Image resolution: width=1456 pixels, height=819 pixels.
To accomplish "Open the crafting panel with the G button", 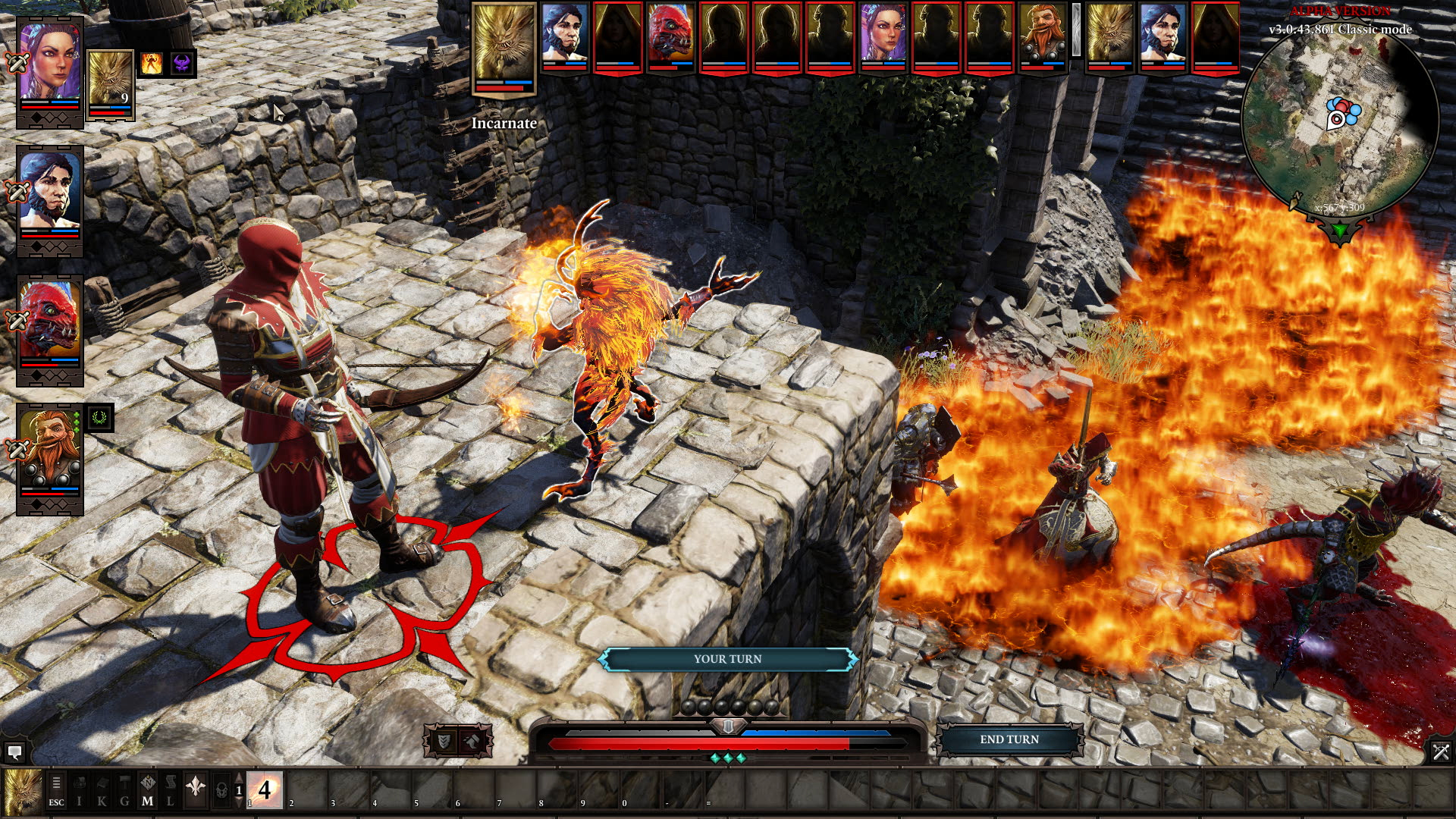I will click(125, 791).
